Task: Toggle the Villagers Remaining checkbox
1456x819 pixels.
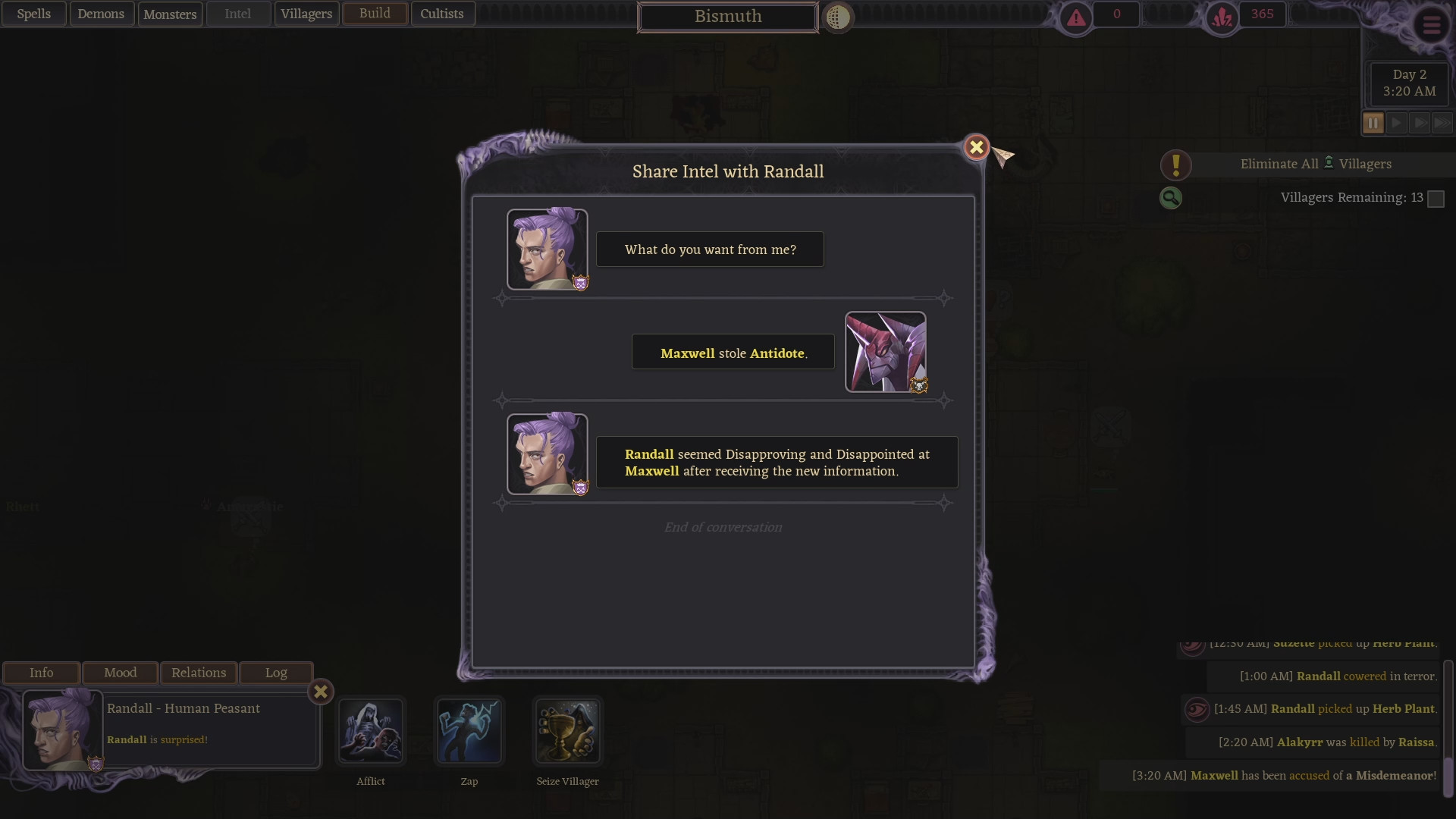Action: click(x=1436, y=199)
